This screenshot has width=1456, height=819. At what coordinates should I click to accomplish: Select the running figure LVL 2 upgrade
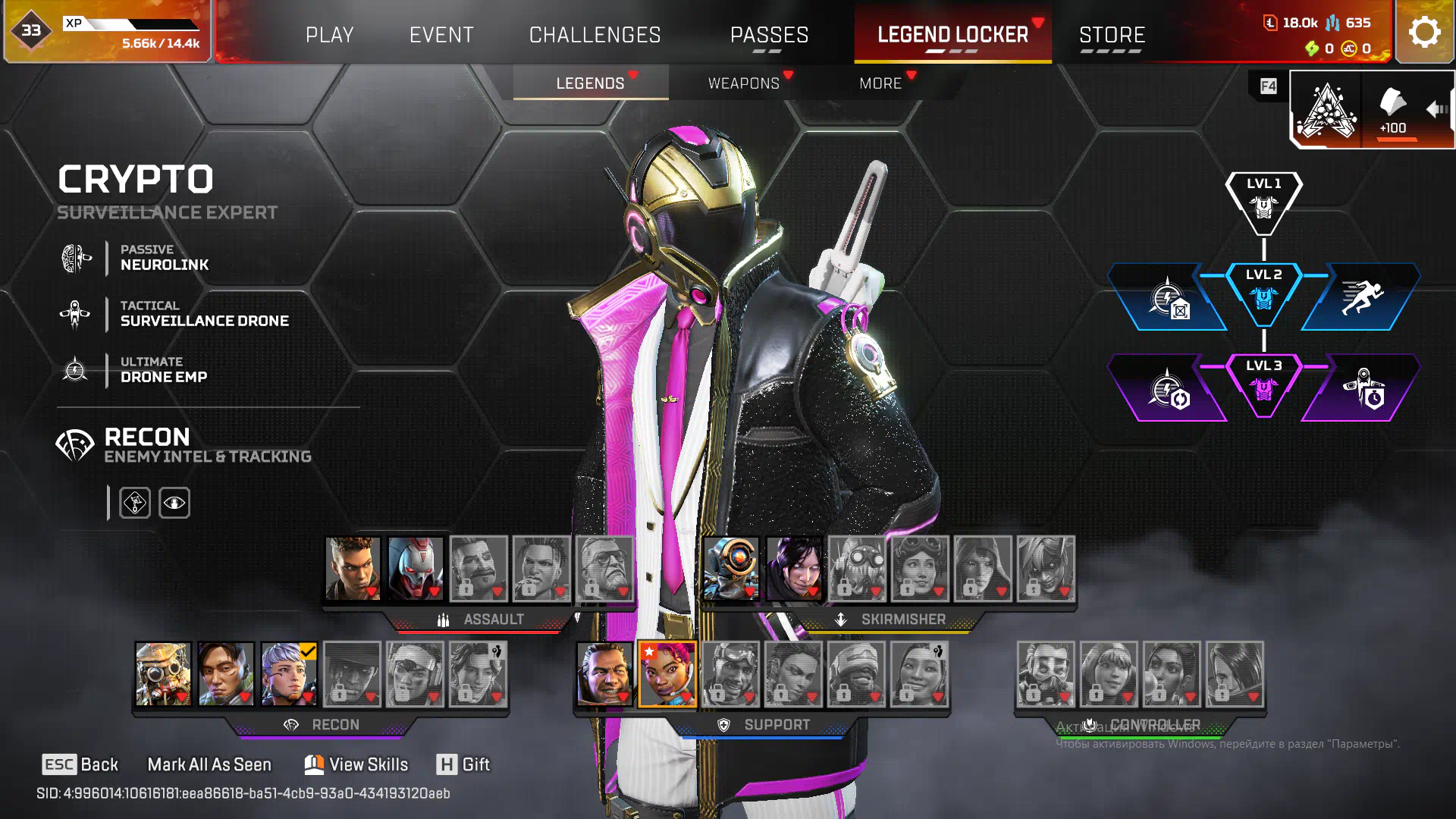[1361, 297]
